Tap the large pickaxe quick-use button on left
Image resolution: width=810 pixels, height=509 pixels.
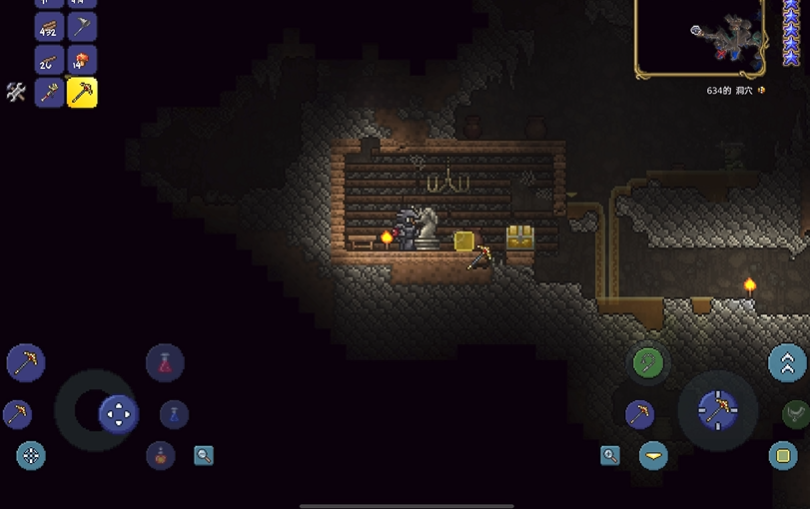[x=26, y=361]
